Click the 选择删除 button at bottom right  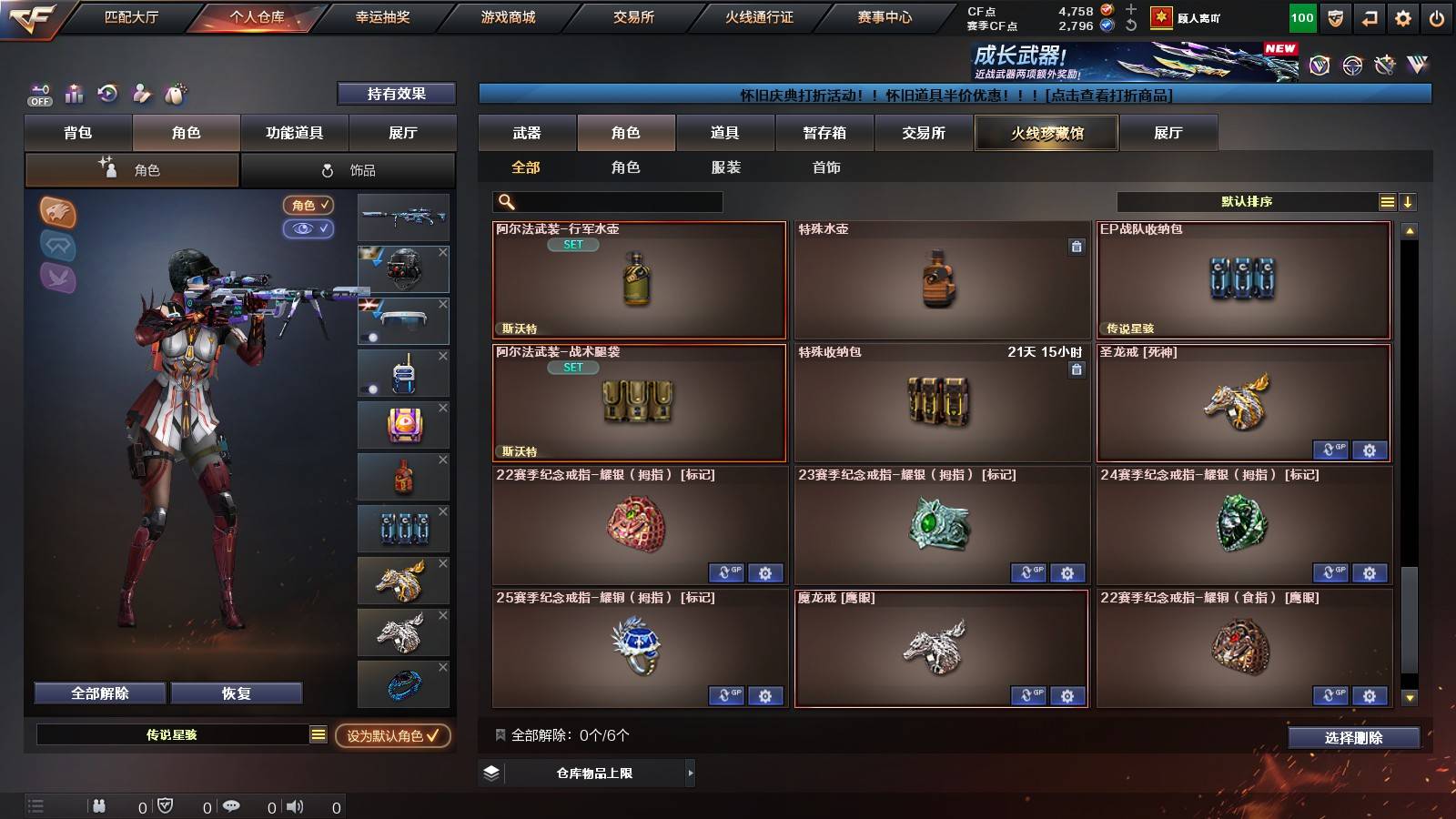1354,738
